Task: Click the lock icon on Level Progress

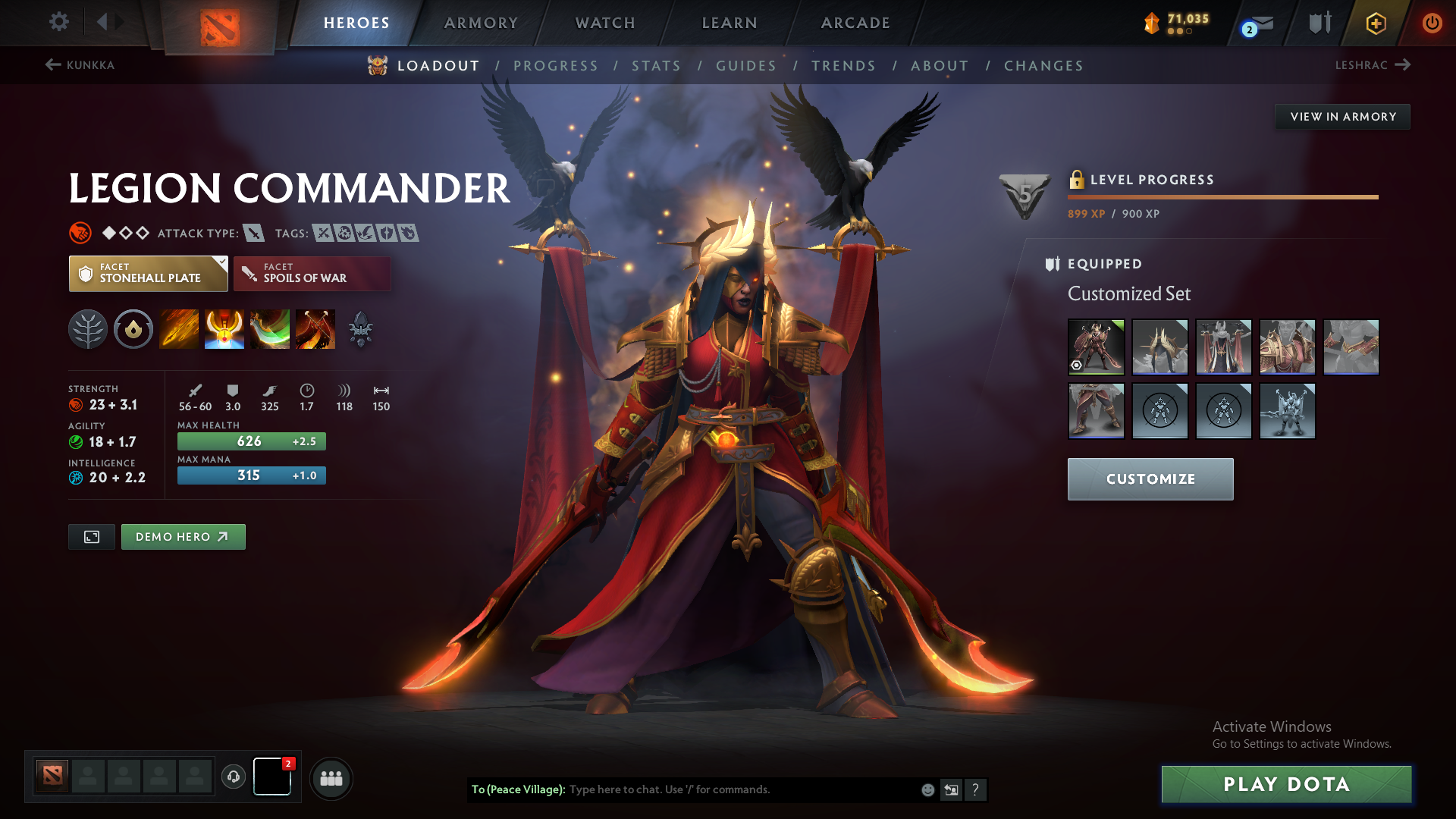Action: coord(1078,180)
